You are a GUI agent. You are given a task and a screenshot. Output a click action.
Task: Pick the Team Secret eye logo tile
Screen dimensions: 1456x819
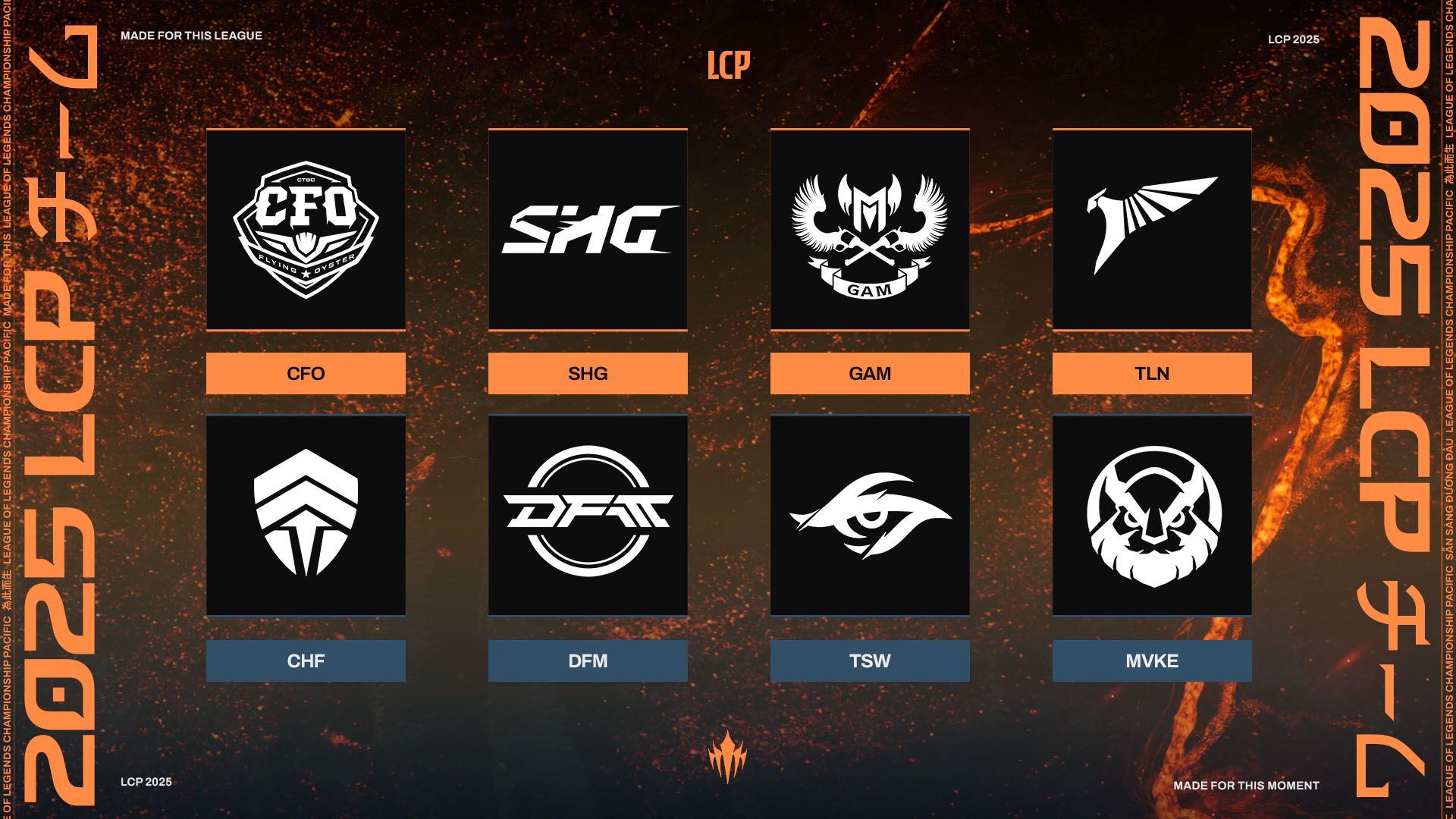(870, 516)
